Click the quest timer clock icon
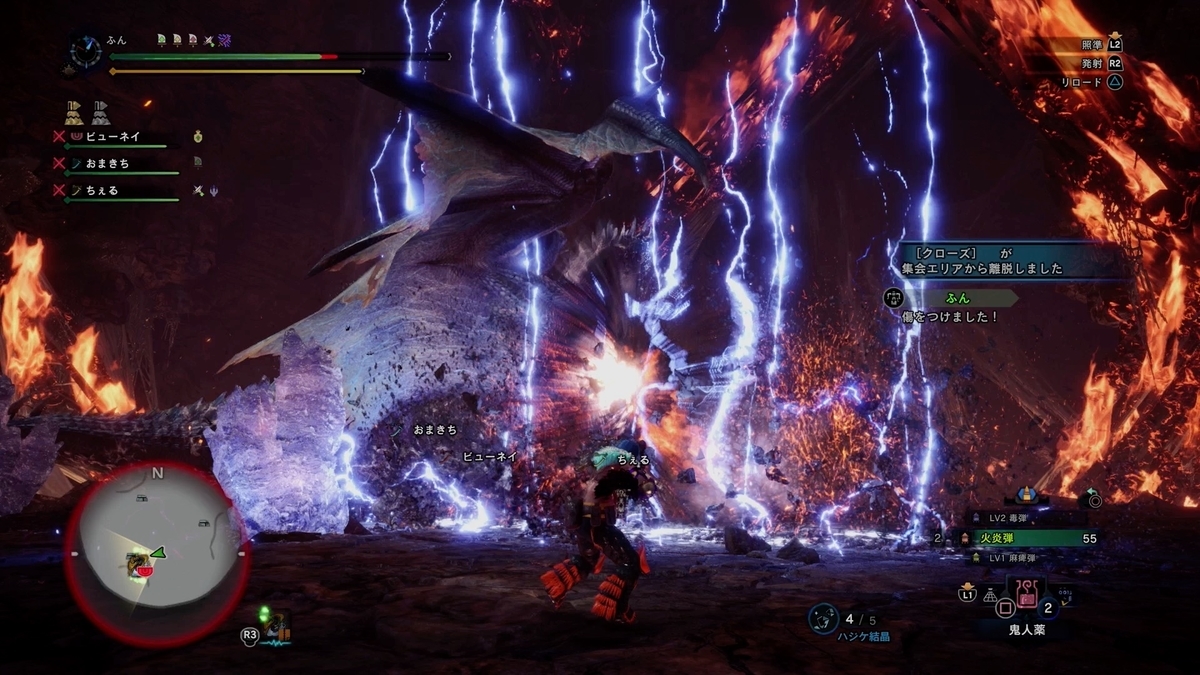The width and height of the screenshot is (1200, 675). pos(85,50)
